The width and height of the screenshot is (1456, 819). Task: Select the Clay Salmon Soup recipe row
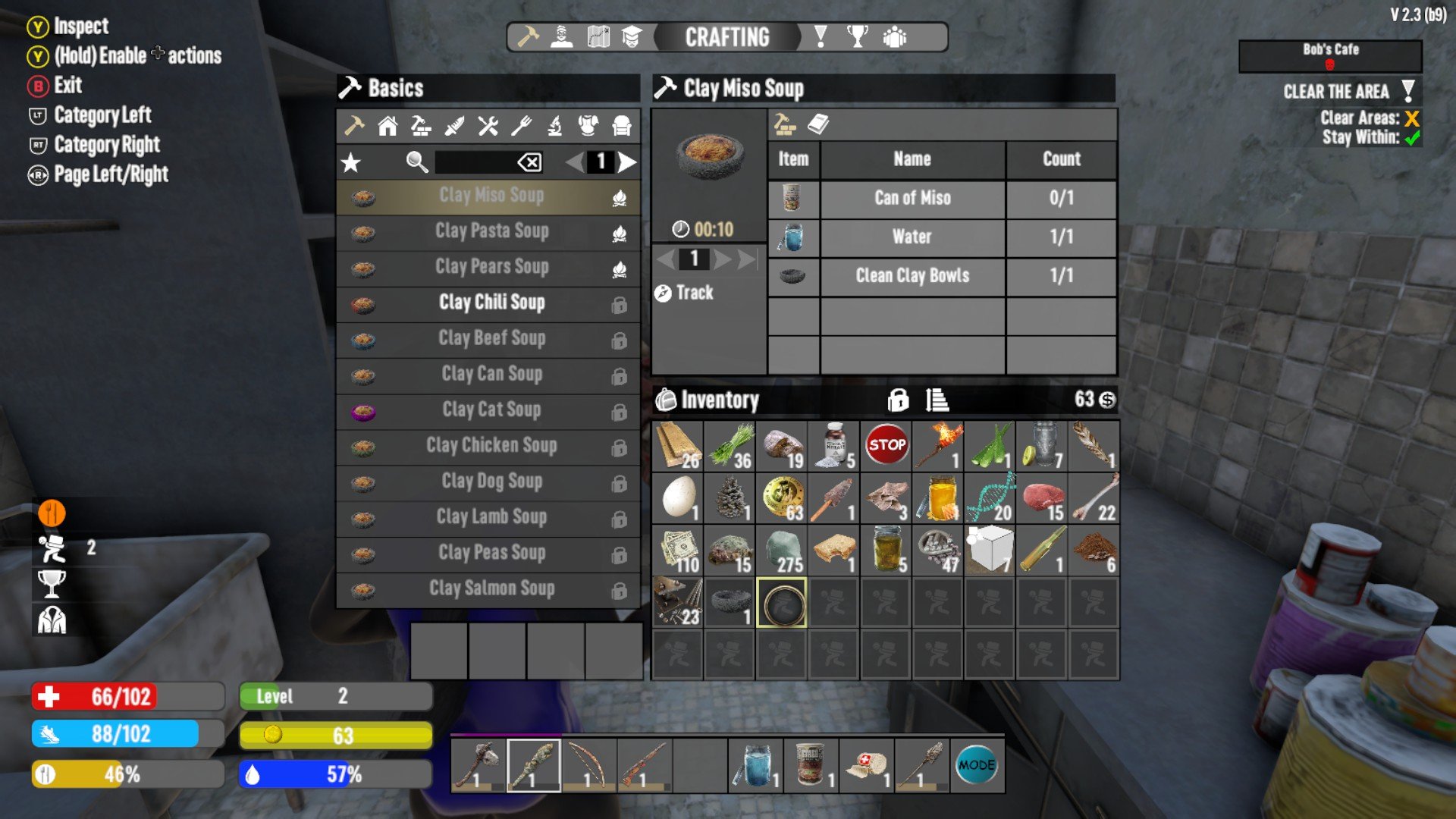click(491, 588)
